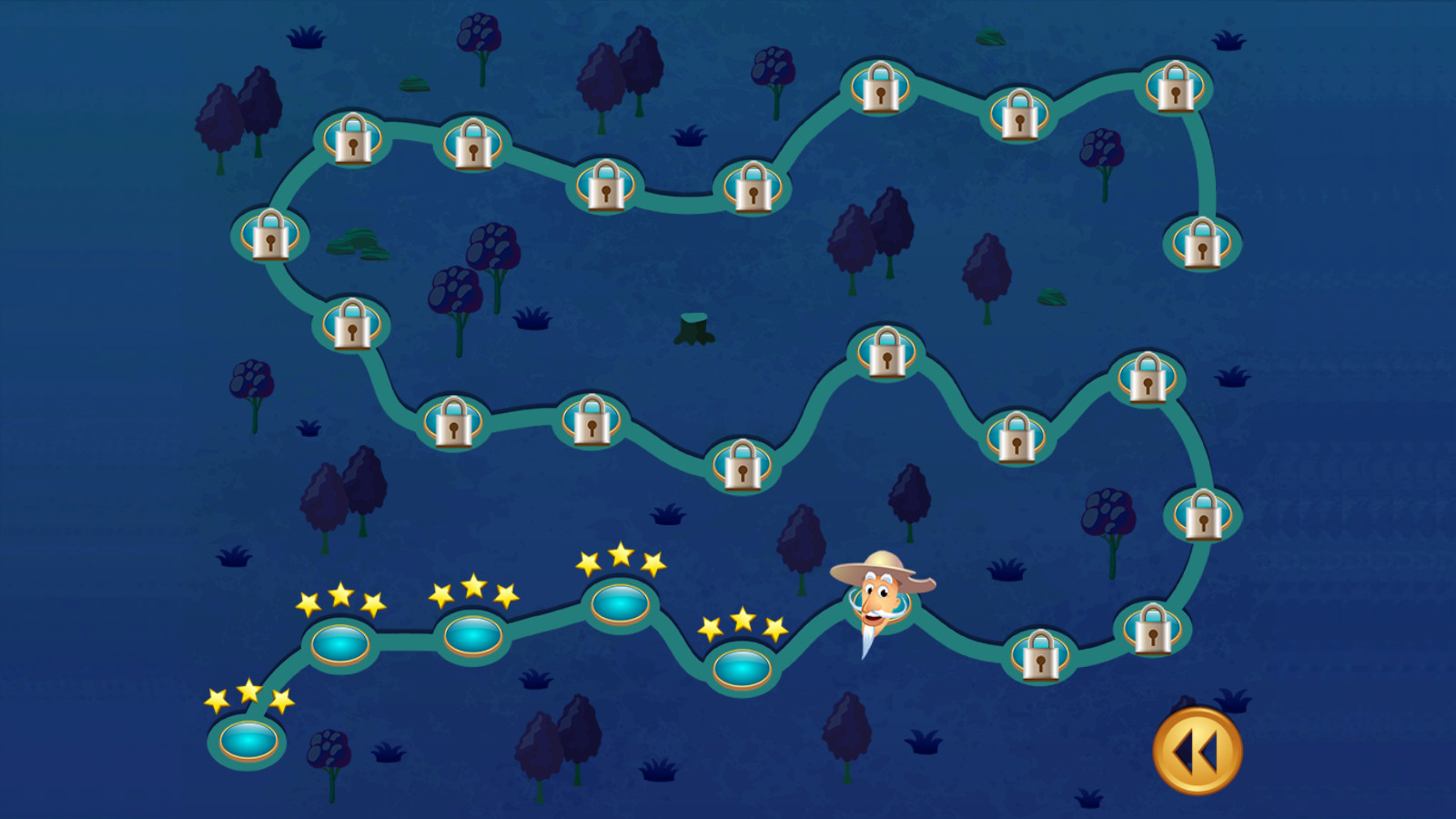Replay the first level at the path's start
The height and width of the screenshot is (819, 1456).
pos(248,740)
